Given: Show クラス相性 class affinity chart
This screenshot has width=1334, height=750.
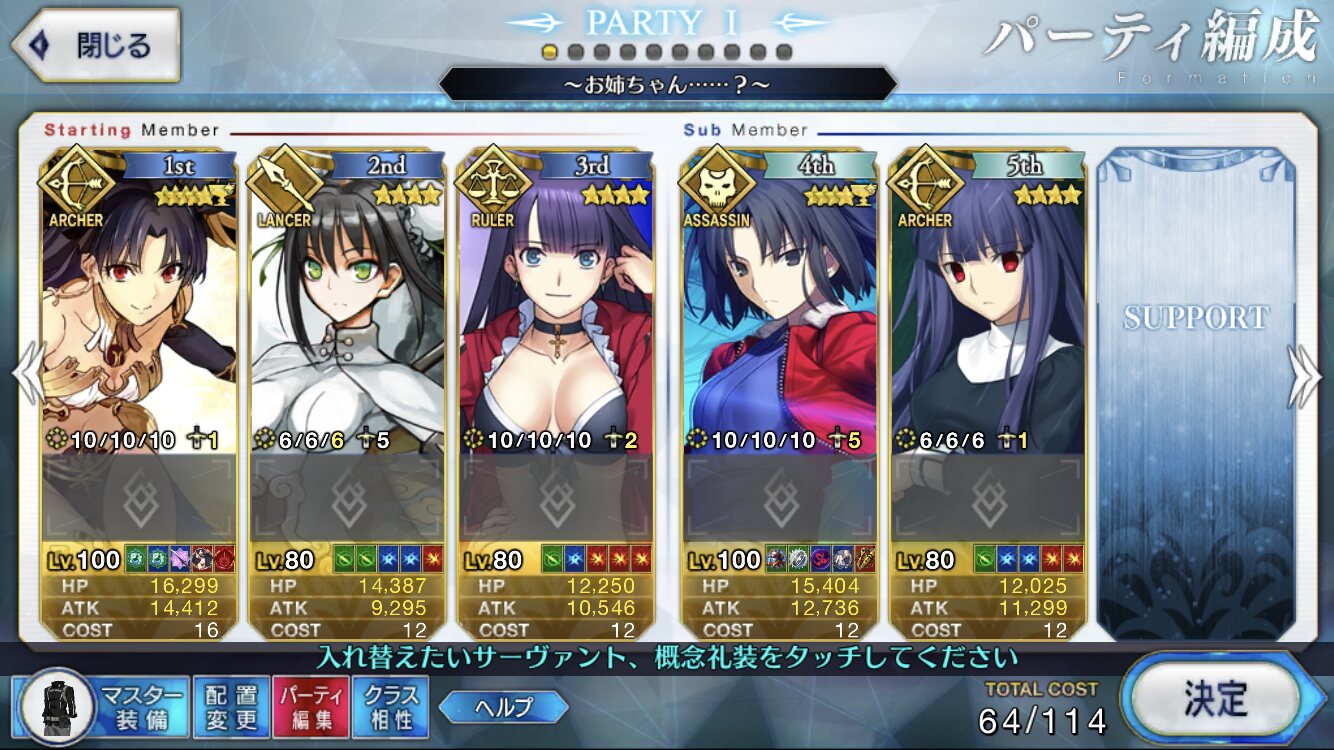Looking at the screenshot, I should [390, 706].
